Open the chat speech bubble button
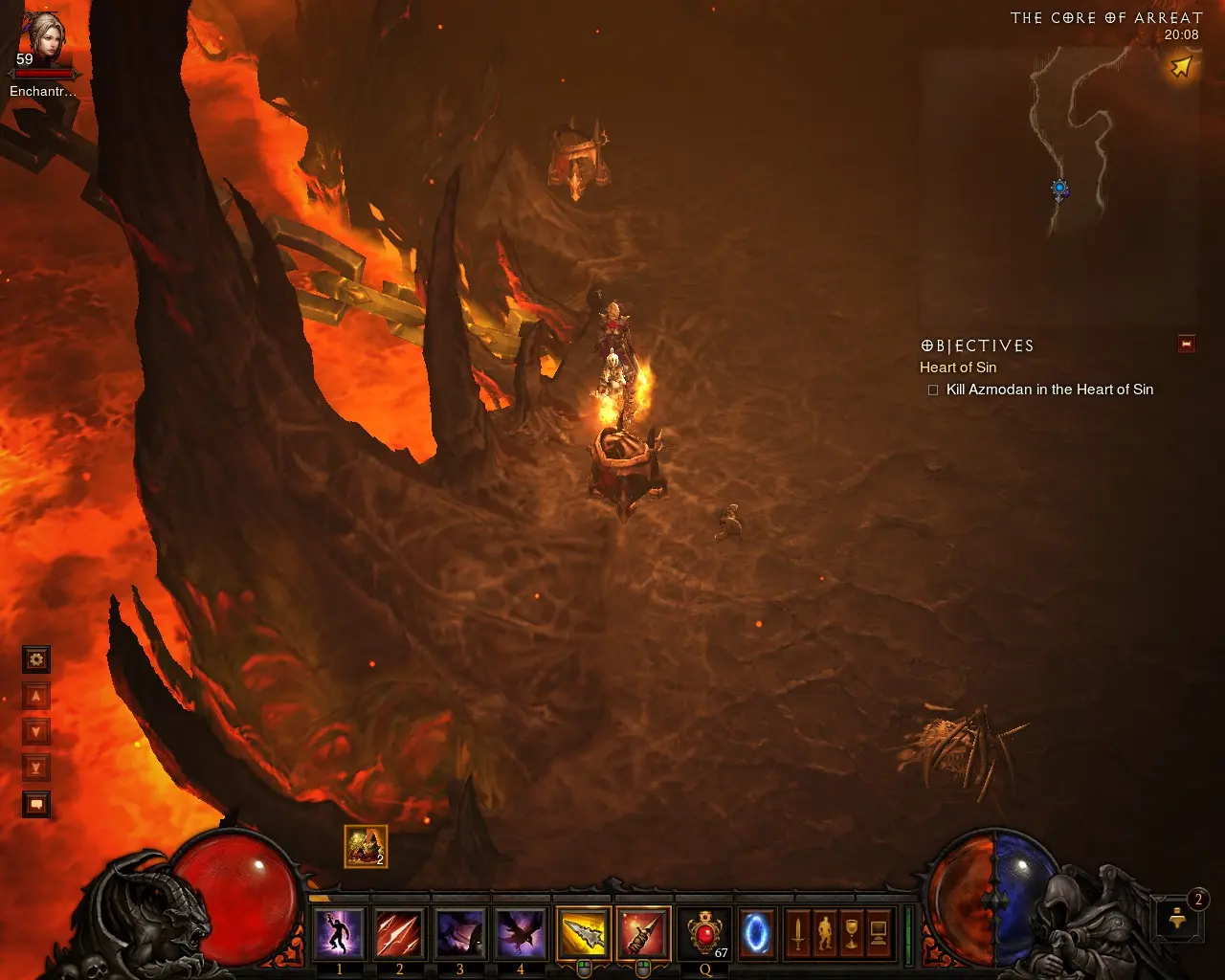The image size is (1225, 980). tap(36, 805)
